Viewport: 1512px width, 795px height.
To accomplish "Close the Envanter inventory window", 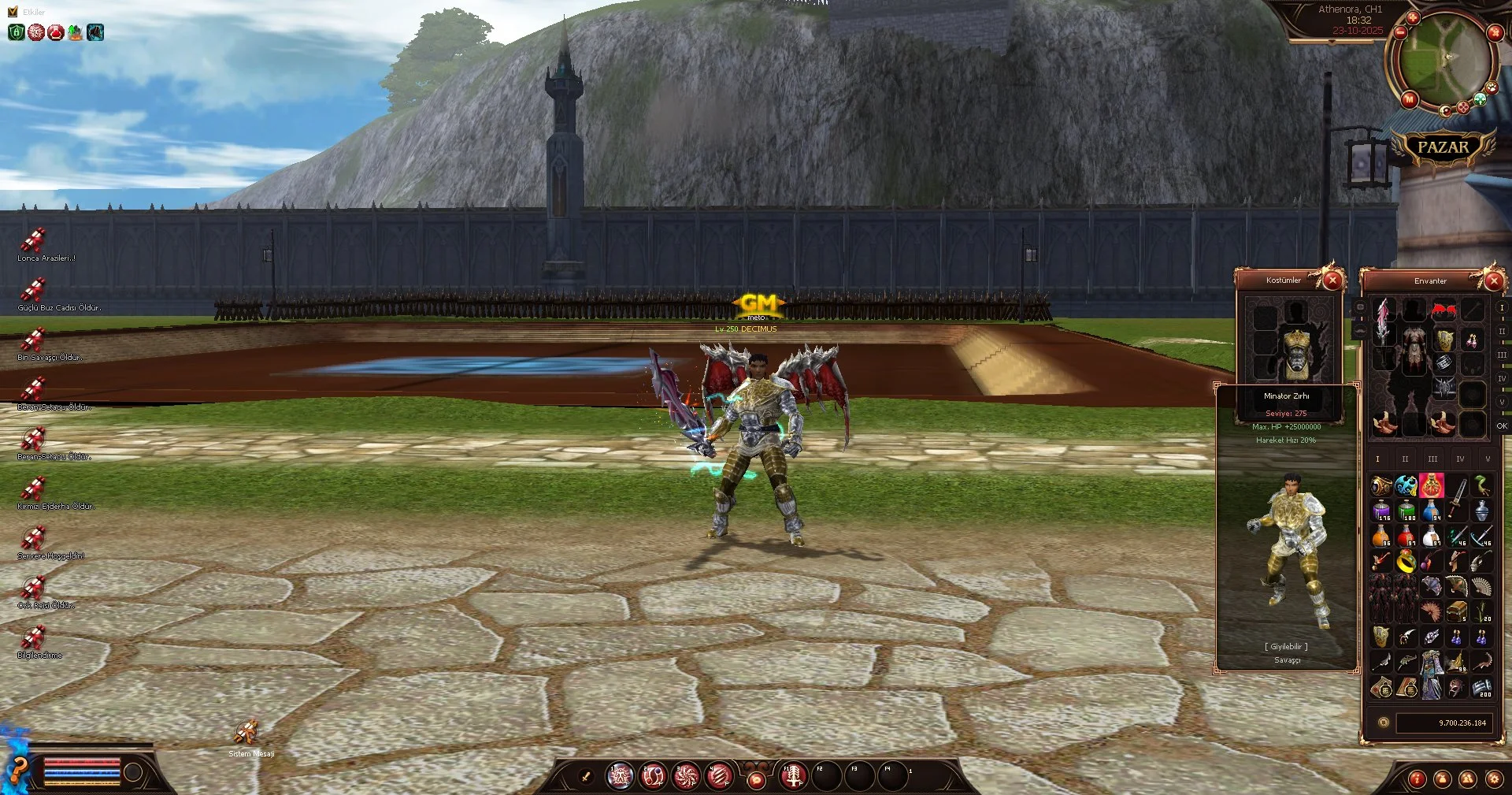I will coord(1493,280).
